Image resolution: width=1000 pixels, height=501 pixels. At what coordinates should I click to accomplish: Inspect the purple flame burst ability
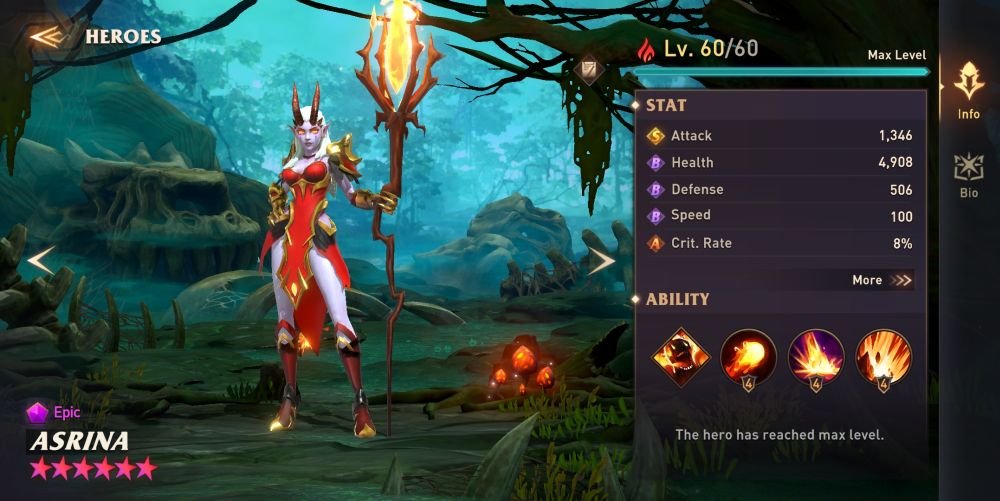[x=816, y=356]
